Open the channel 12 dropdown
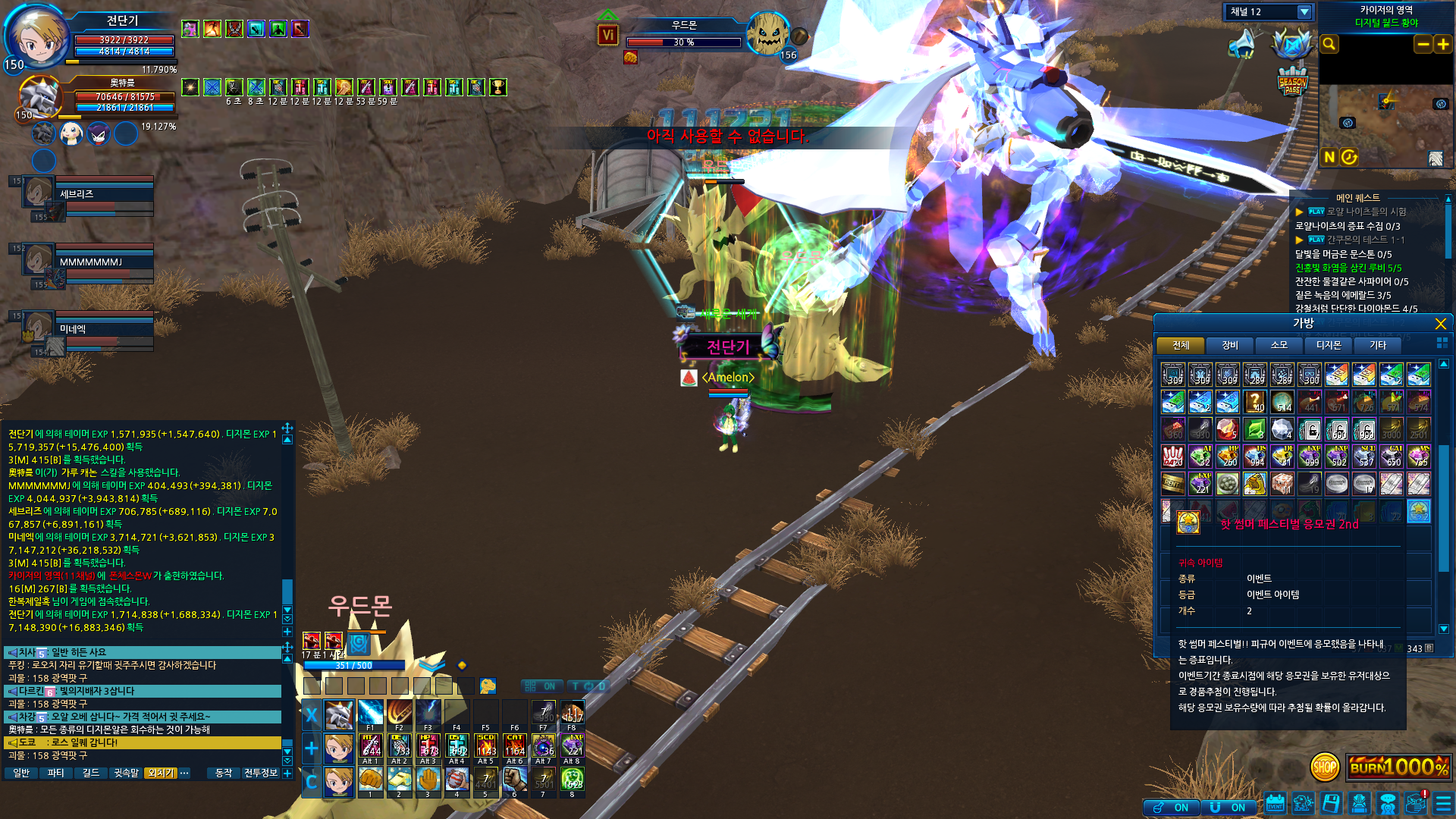1456x819 pixels. click(1304, 12)
